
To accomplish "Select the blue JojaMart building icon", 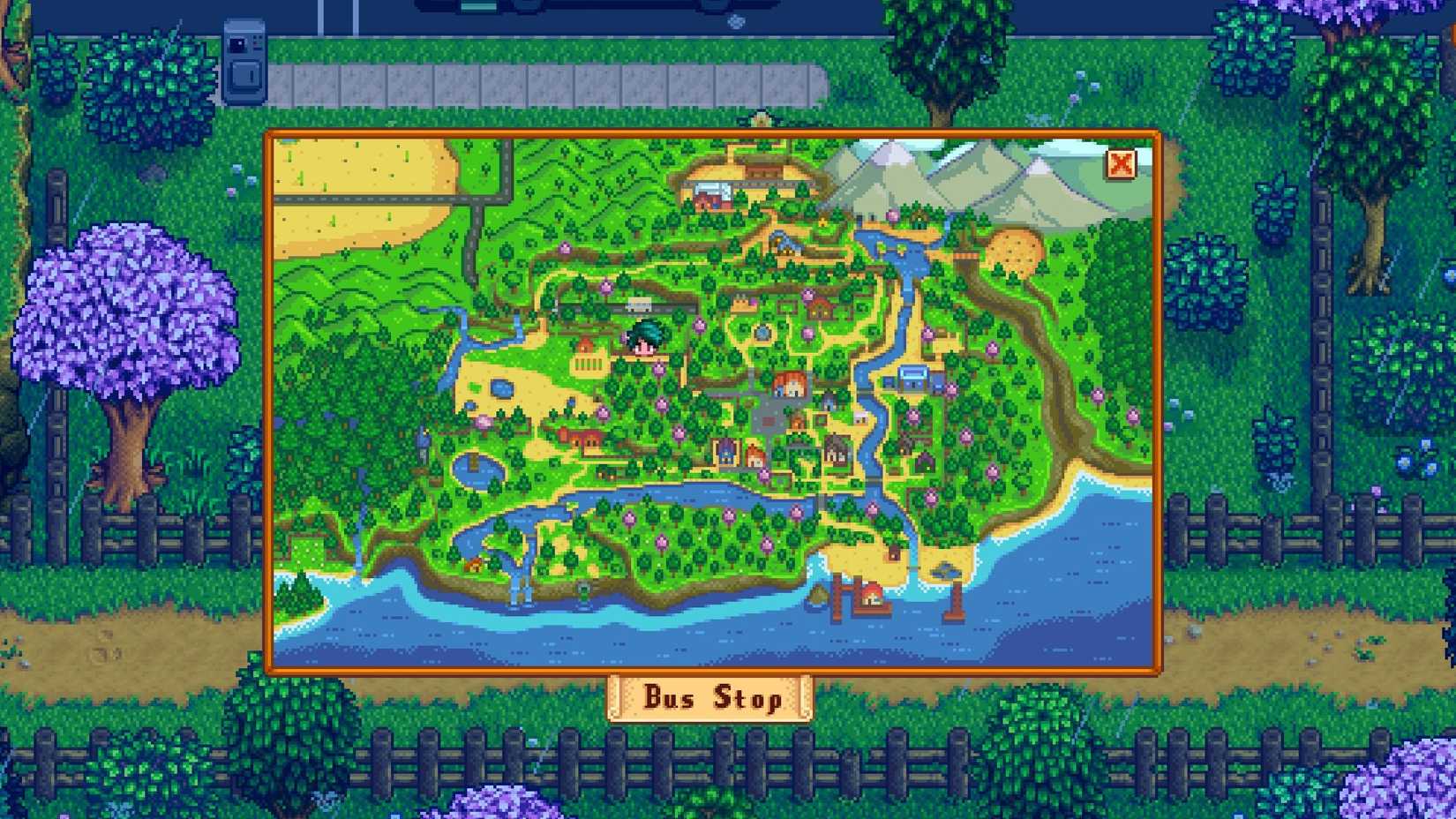I will tap(912, 378).
